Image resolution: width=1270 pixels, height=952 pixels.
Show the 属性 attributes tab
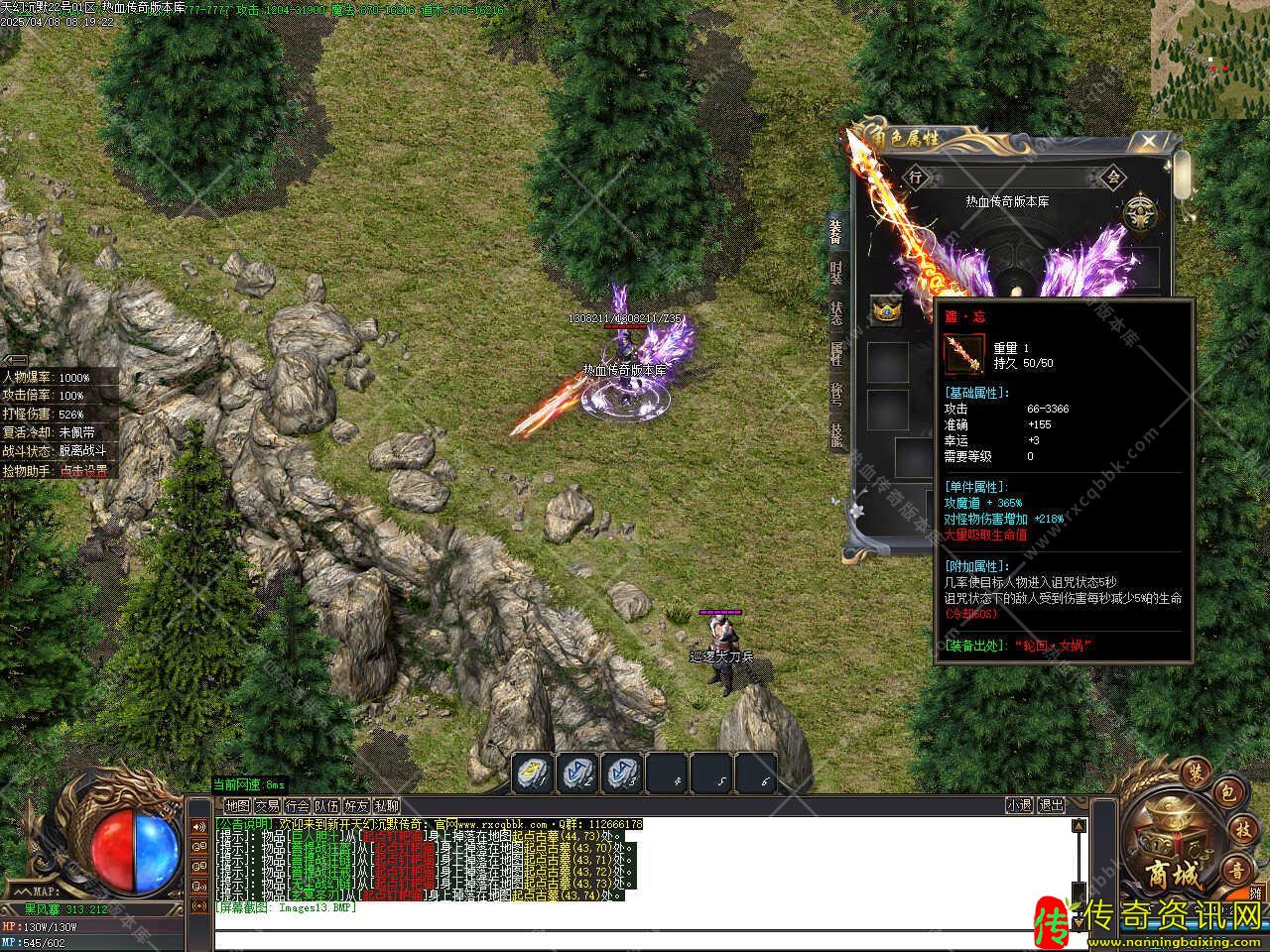click(836, 352)
